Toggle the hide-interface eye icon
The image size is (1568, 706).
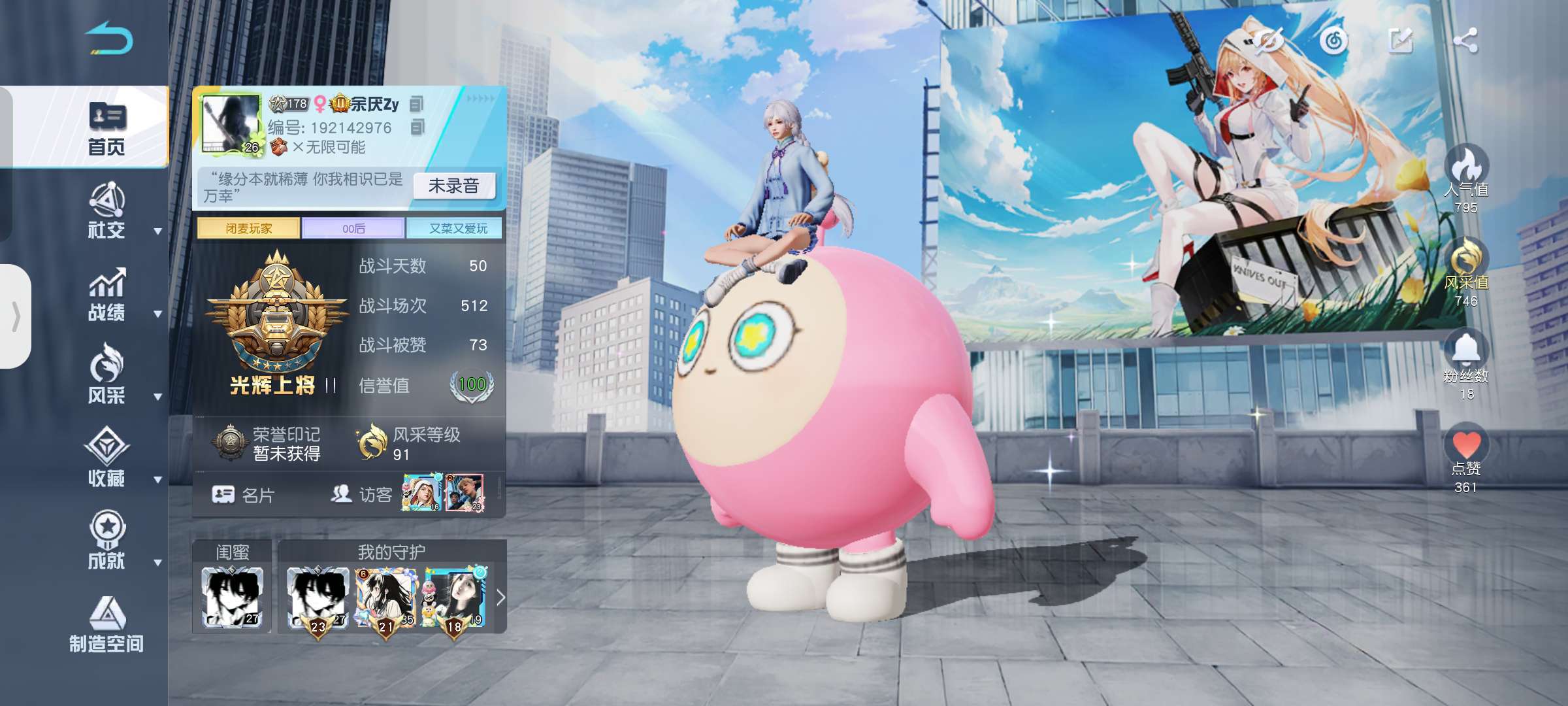point(1268,41)
